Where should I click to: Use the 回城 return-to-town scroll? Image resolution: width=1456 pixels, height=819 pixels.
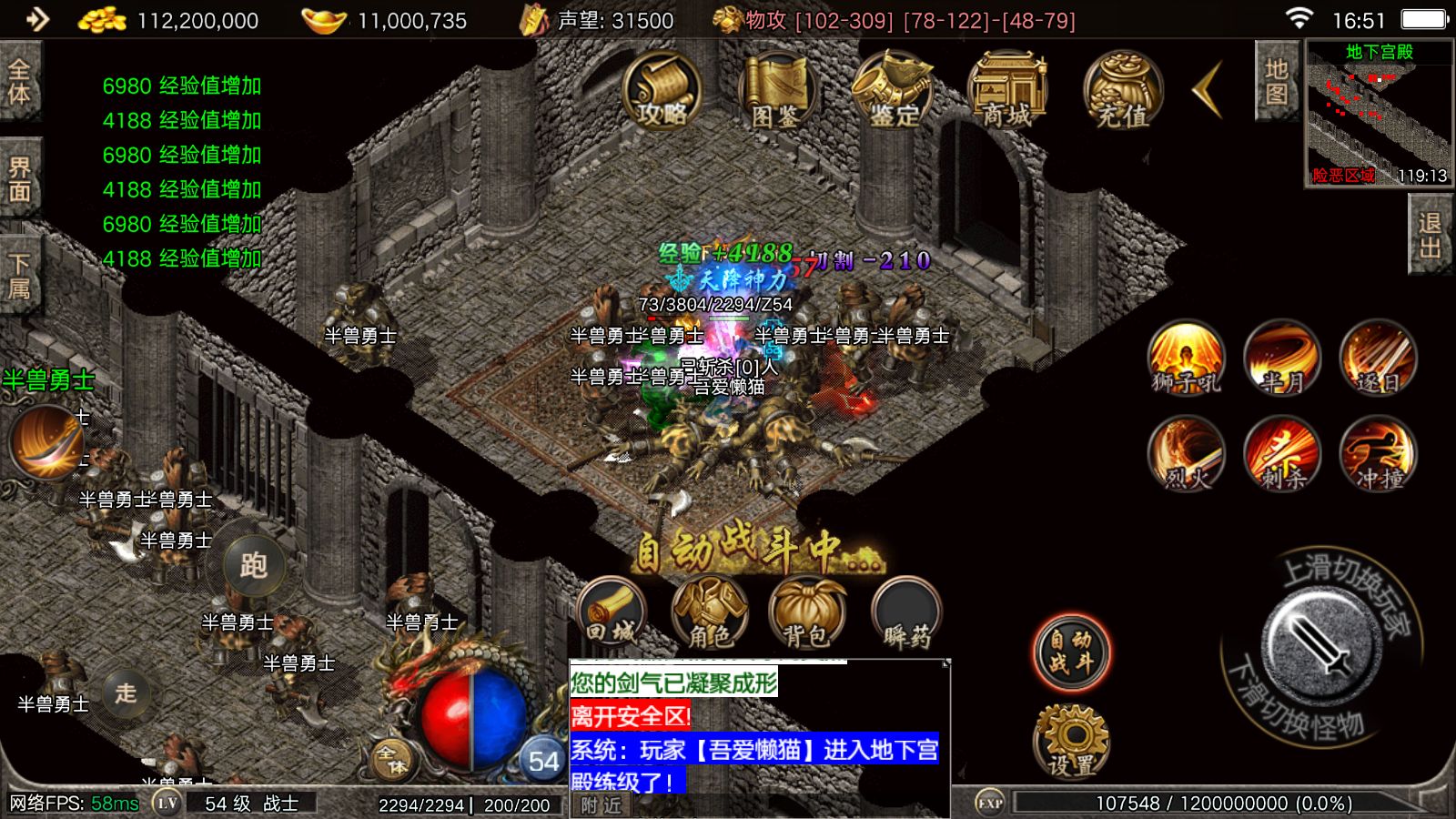click(611, 612)
